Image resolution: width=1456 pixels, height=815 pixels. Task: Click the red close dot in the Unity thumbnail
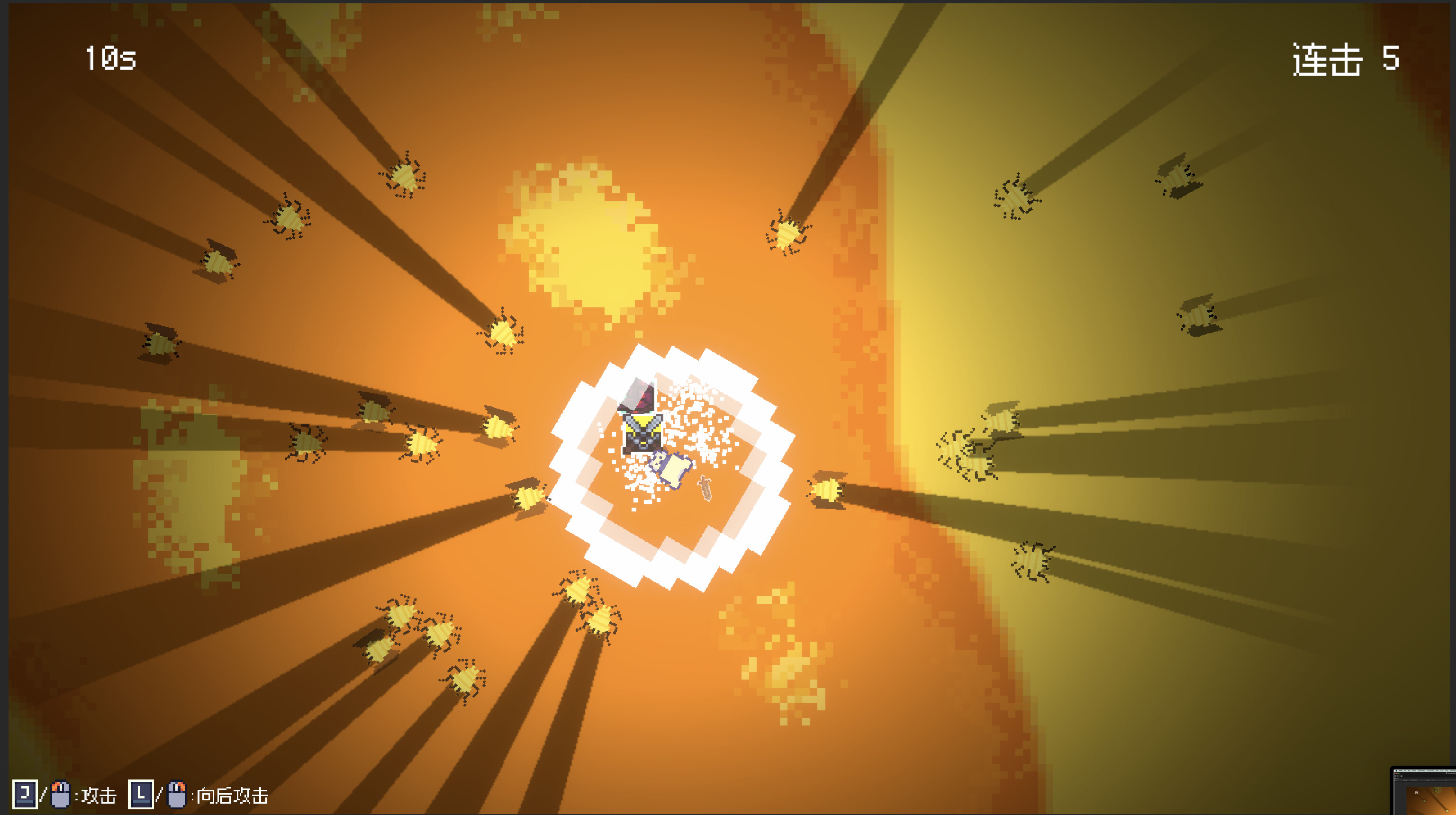click(1395, 773)
